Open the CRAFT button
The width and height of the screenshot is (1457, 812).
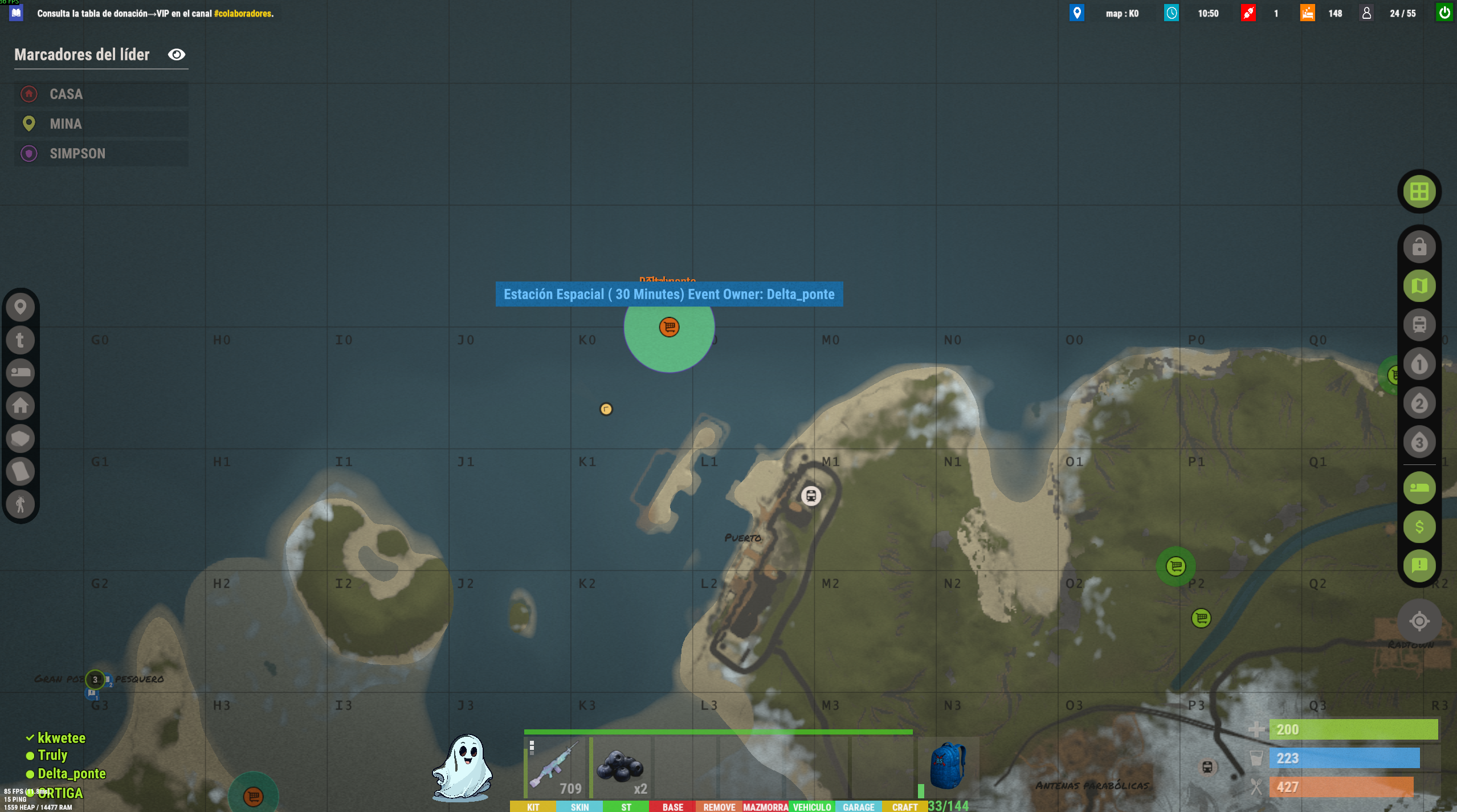904,806
